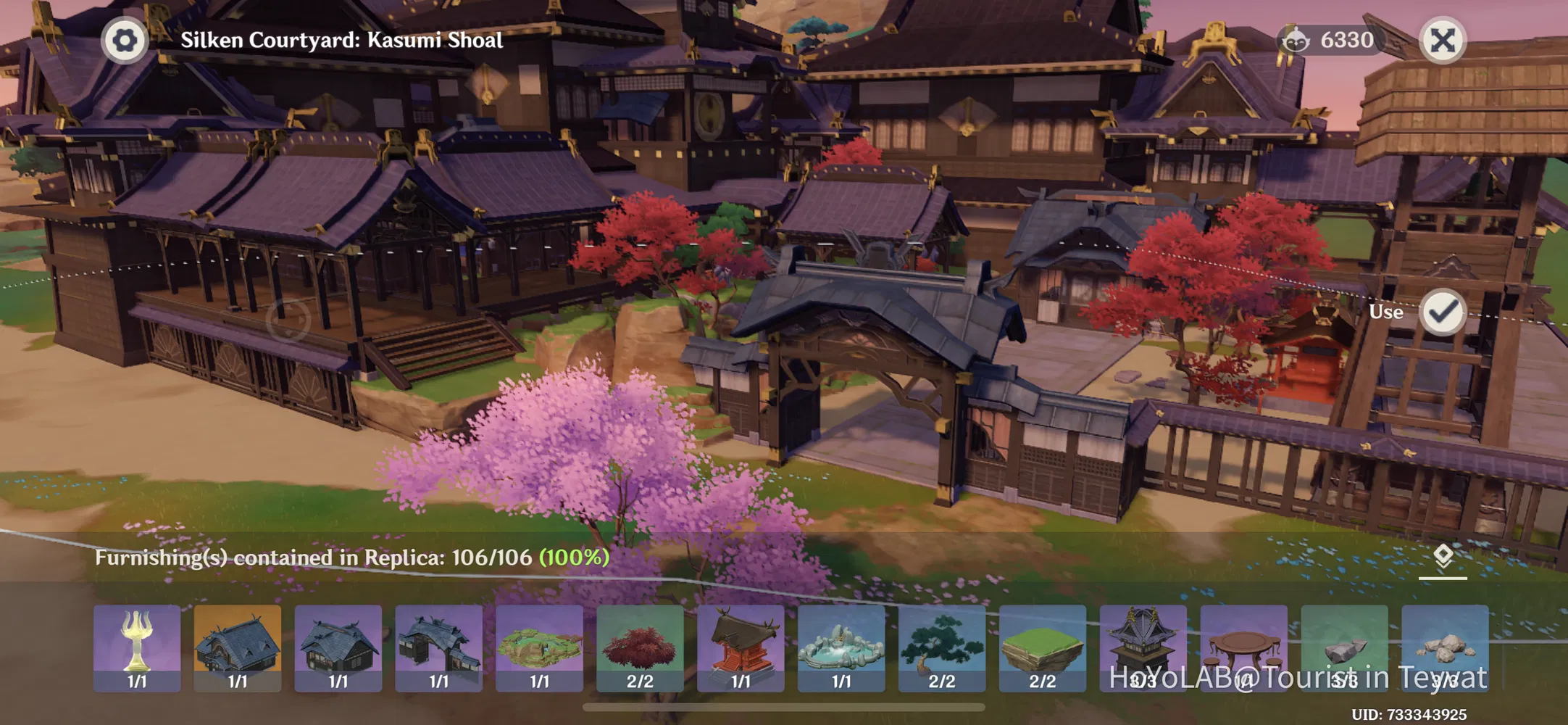Click the Use button
The image size is (1568, 725).
coord(1386,312)
